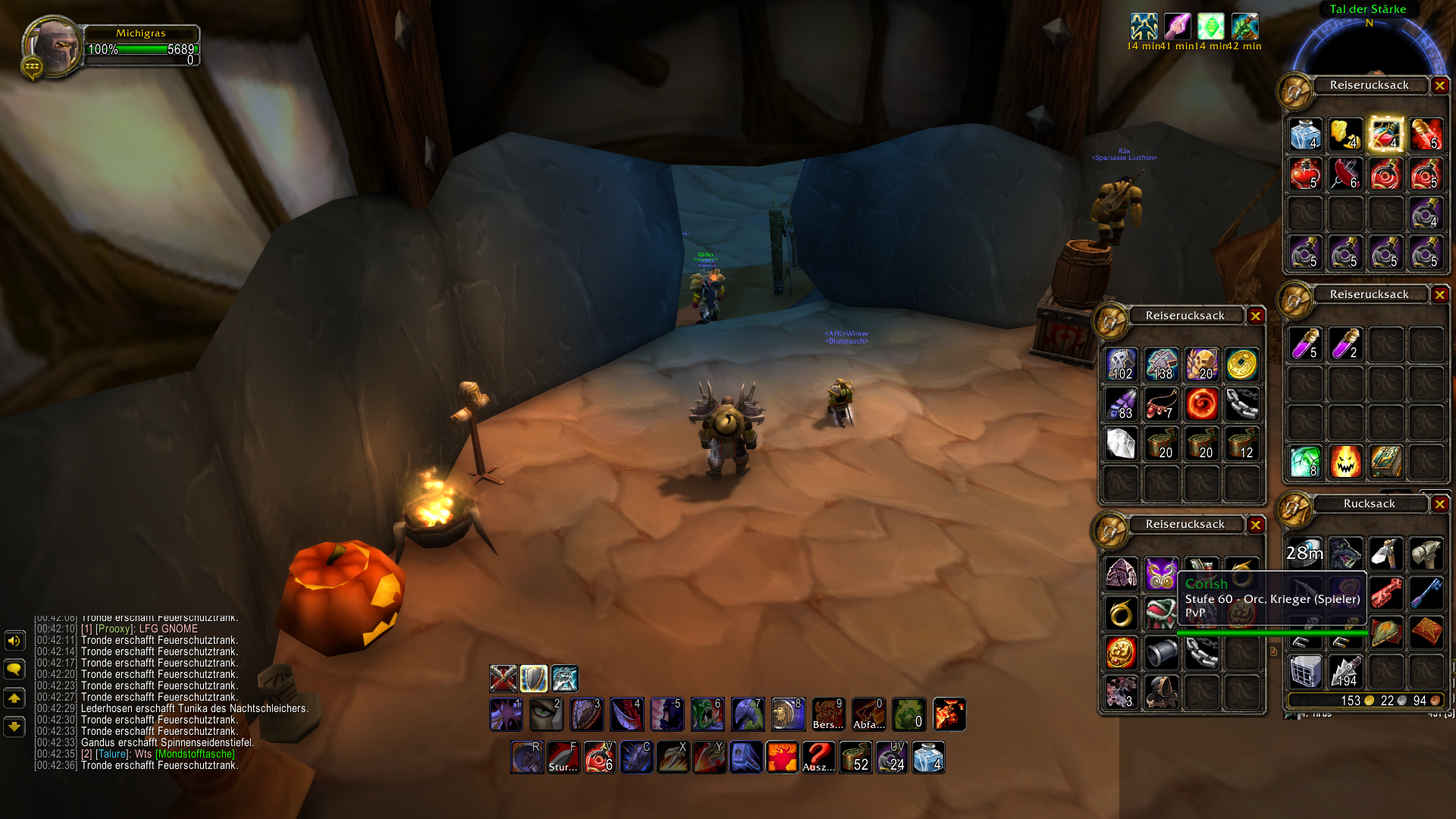The image size is (1456, 819).
Task: Toggle the speaker voice chat button
Action: coord(14,642)
